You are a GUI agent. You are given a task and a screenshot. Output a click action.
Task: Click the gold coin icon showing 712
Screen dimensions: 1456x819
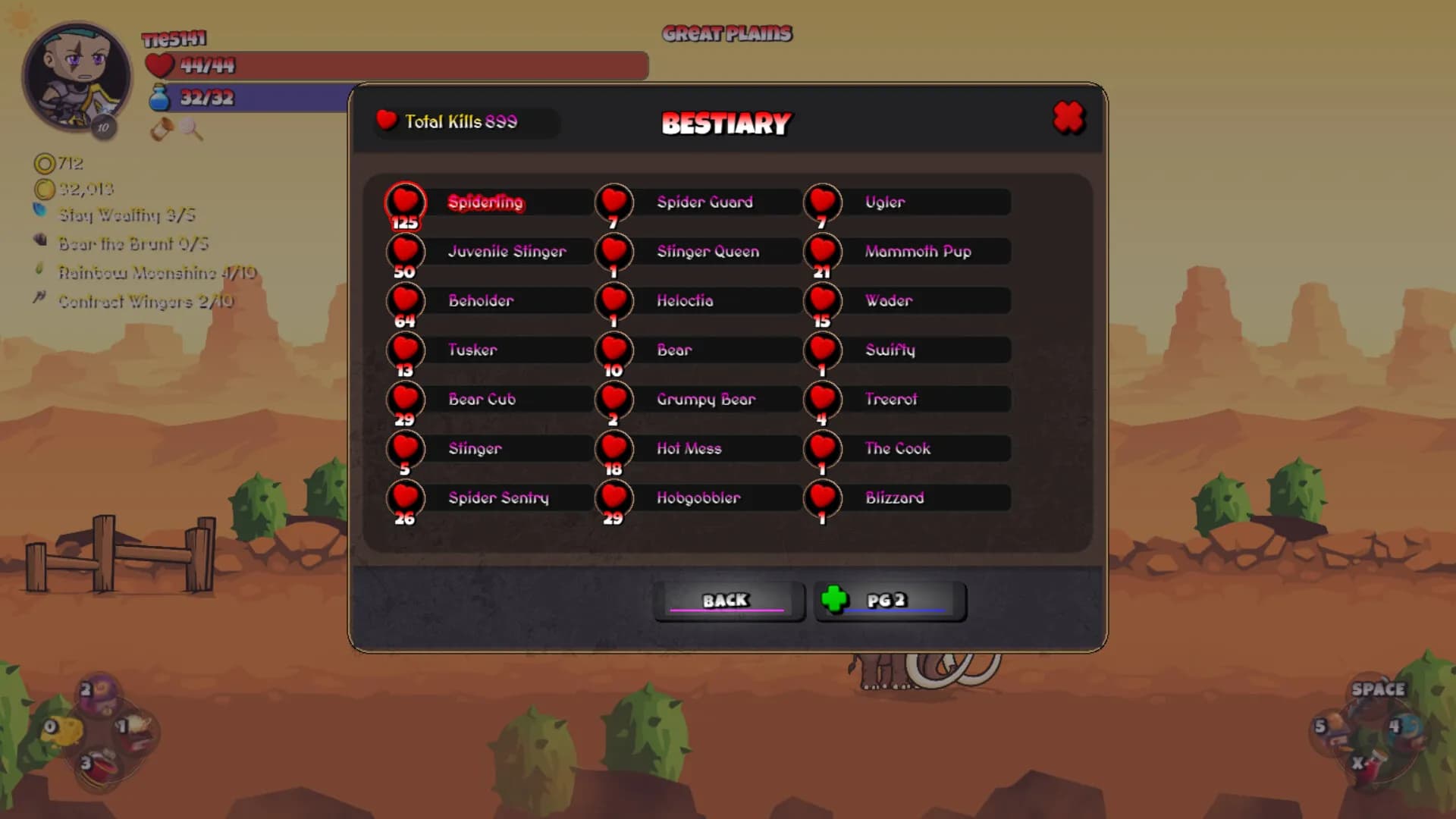click(45, 164)
